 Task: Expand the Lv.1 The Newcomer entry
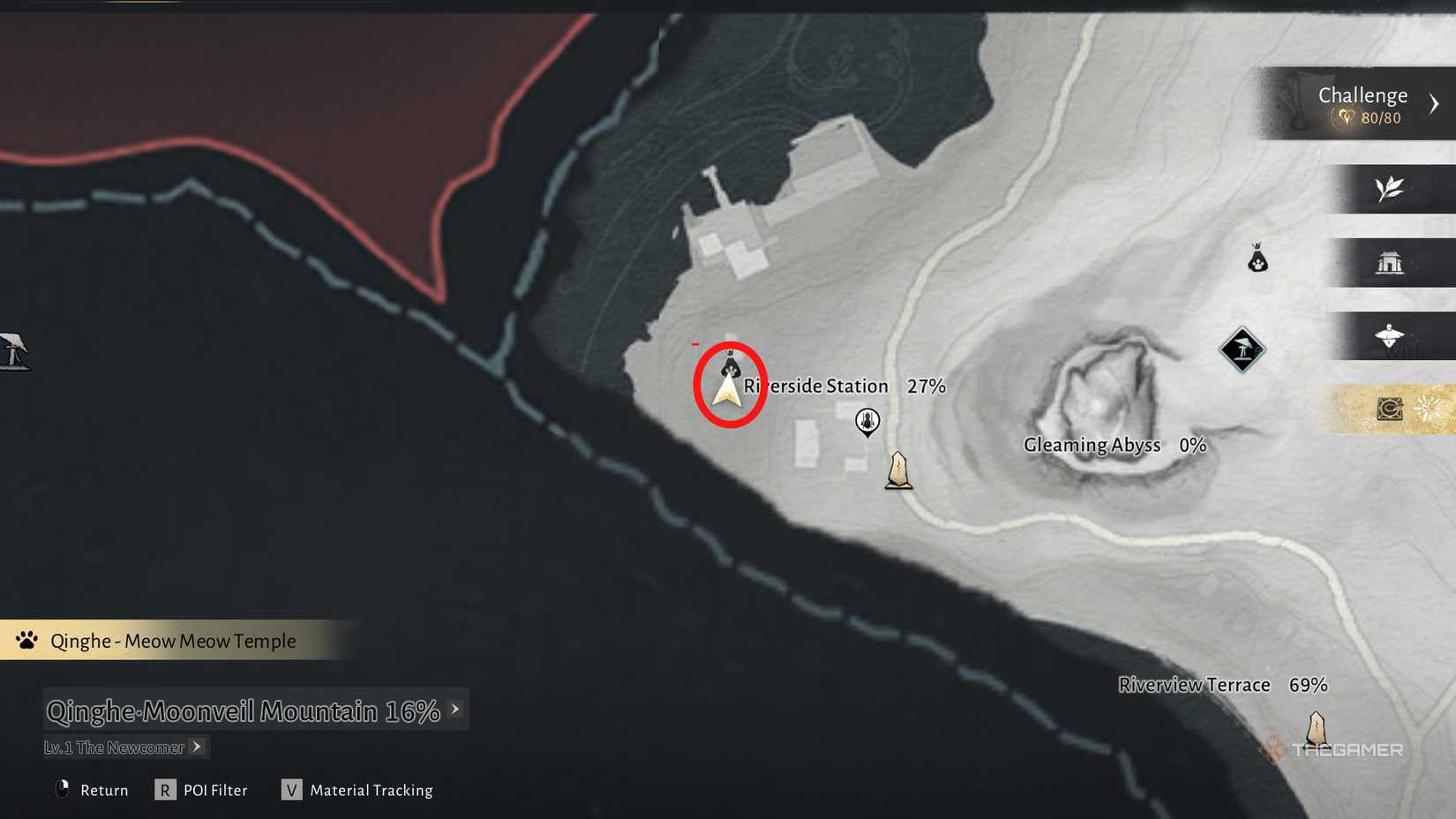[x=196, y=747]
